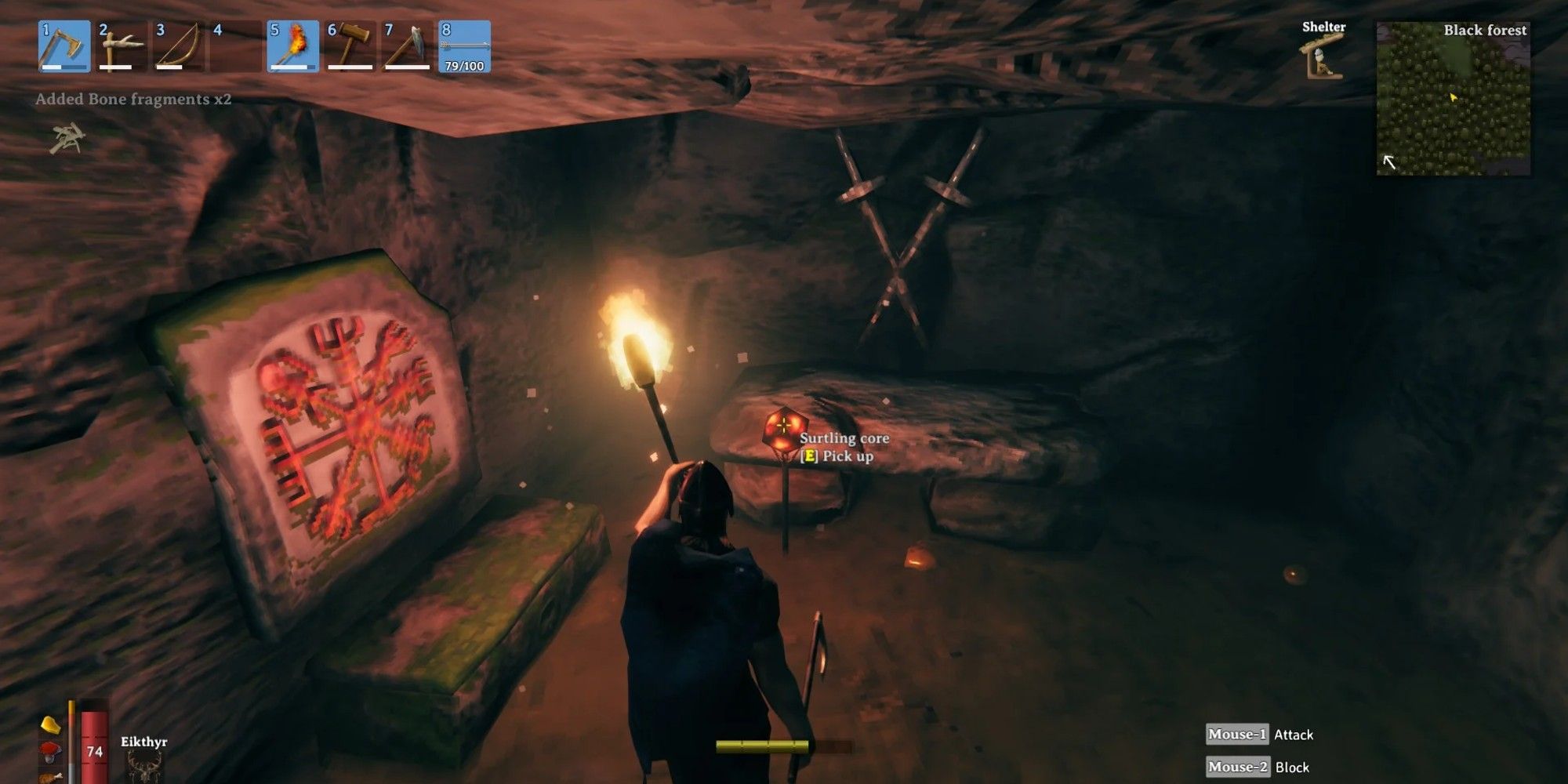Click the honey food icon in the food bar

(x=49, y=725)
